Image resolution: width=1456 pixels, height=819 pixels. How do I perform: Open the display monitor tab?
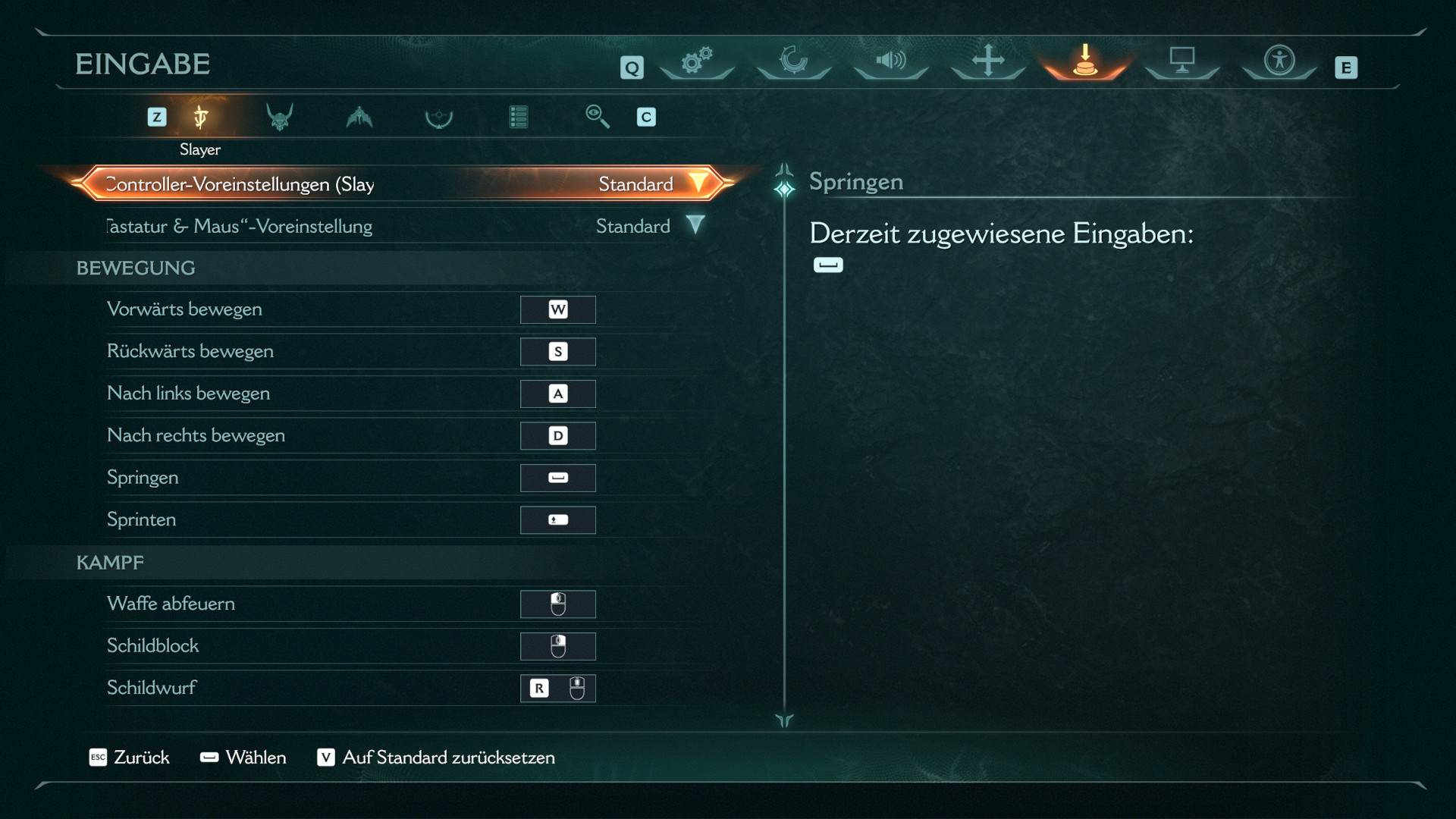pyautogui.click(x=1181, y=61)
